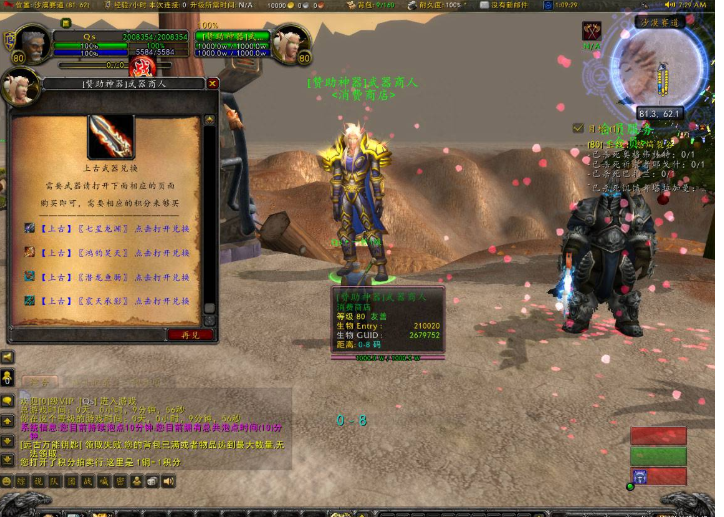Click the chat scroll-up arrow button
The height and width of the screenshot is (517, 724).
tap(7, 419)
